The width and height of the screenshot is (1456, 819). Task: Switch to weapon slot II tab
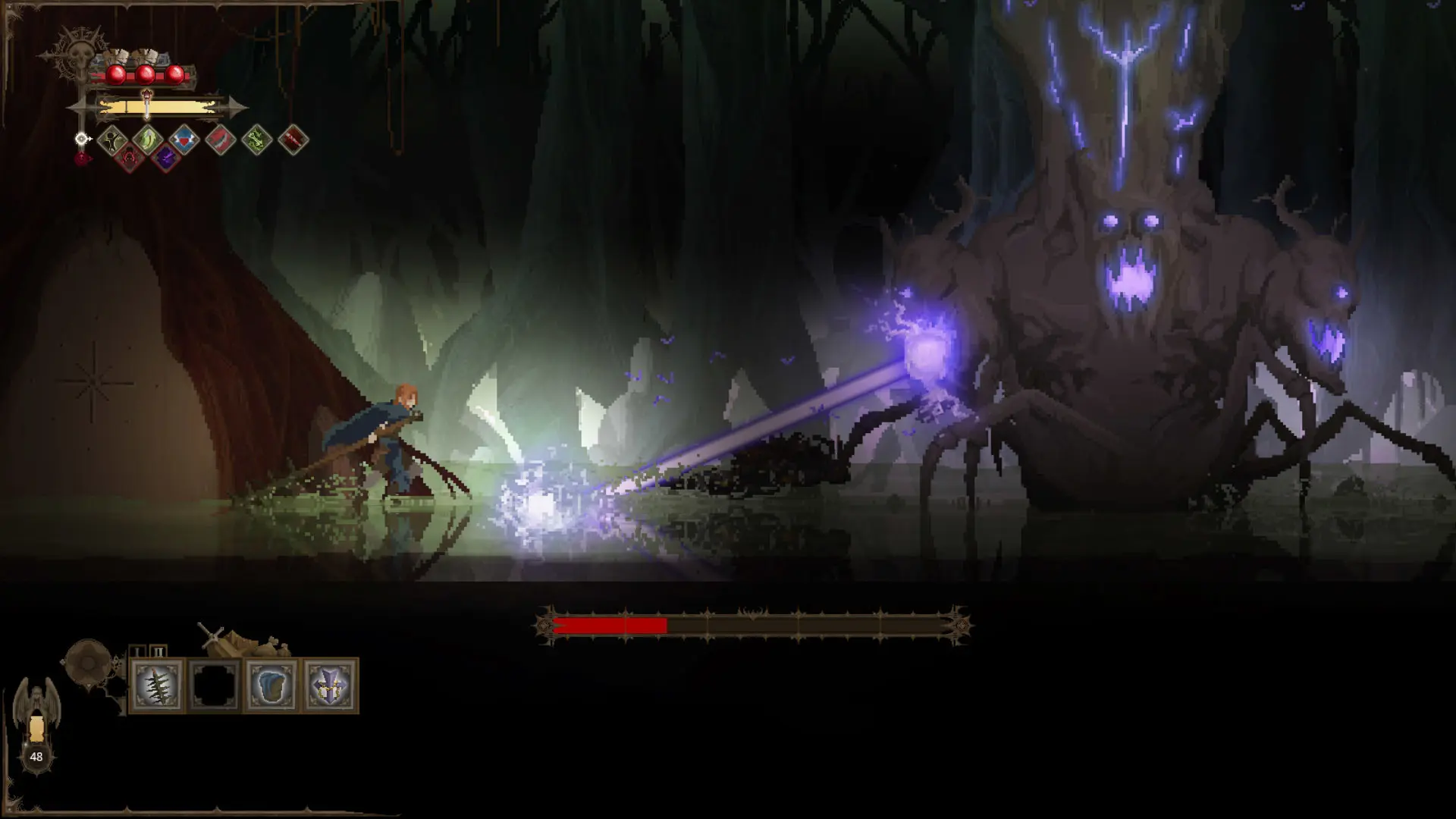pos(158,651)
